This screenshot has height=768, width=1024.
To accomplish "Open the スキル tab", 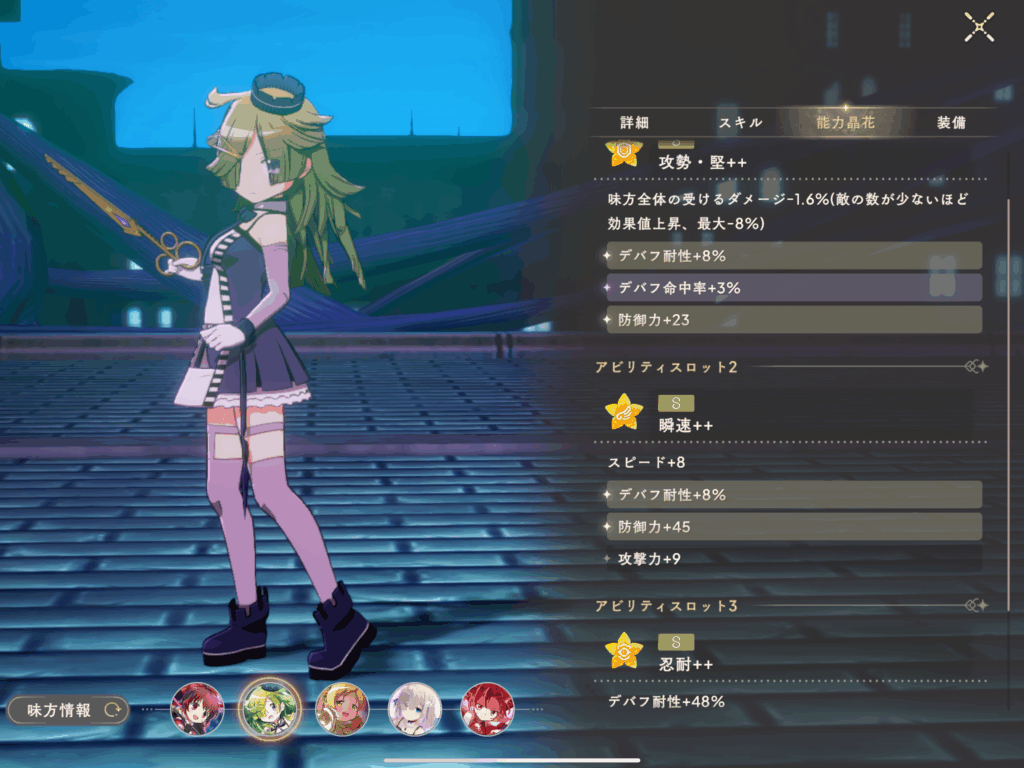I will tap(740, 122).
